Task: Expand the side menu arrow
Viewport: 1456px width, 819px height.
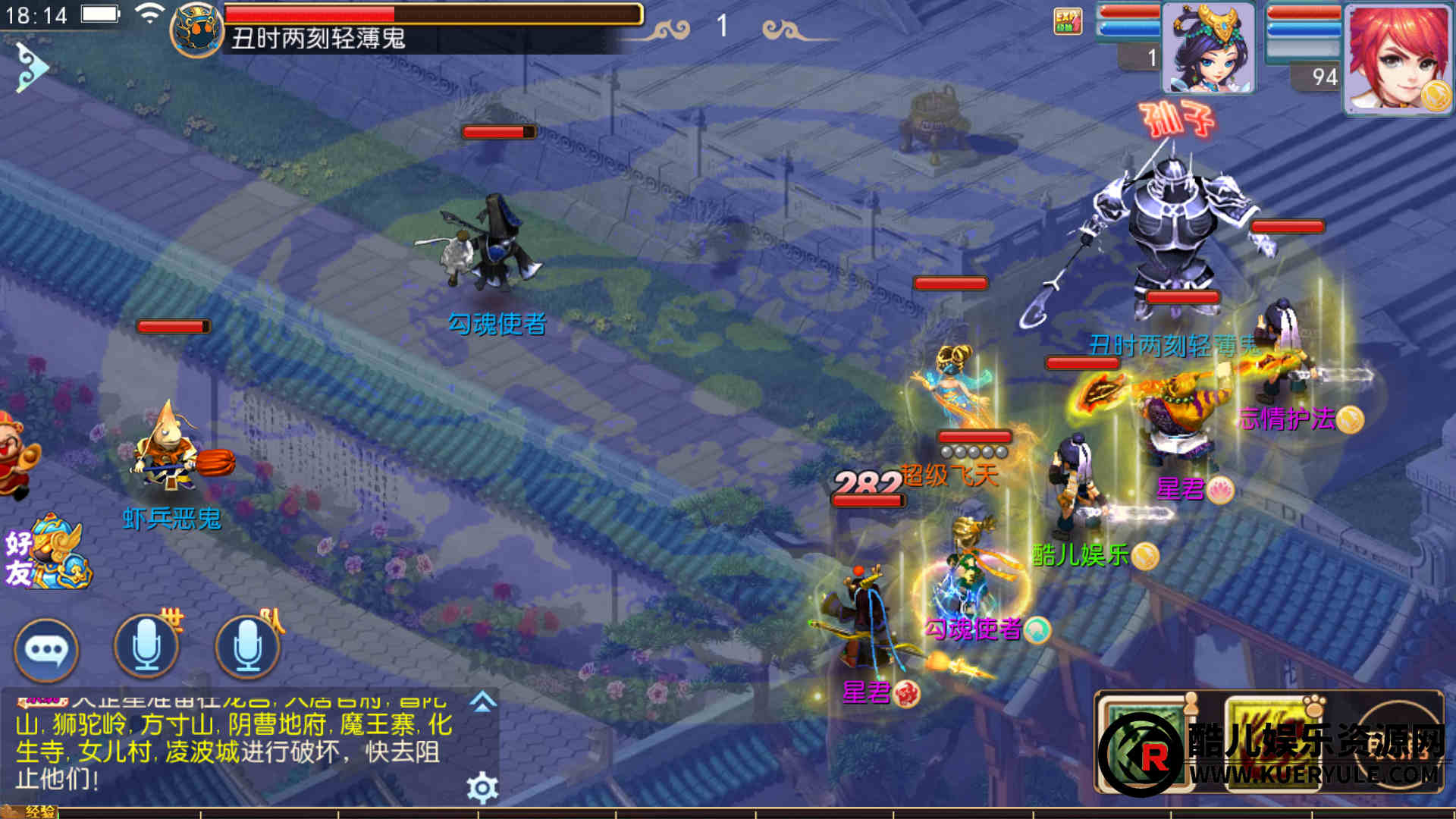Action: (x=30, y=68)
